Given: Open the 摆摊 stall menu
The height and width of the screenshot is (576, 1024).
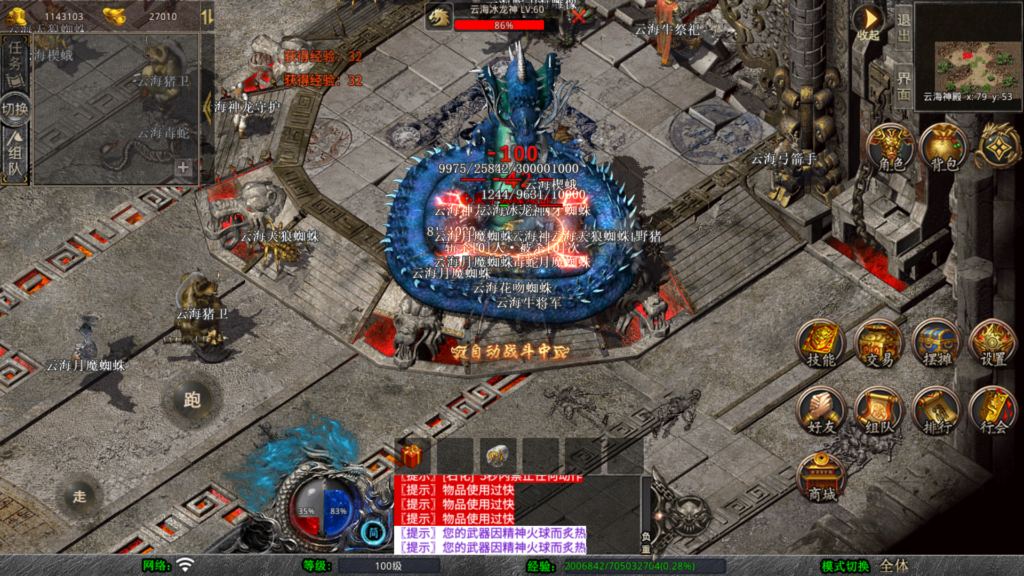Looking at the screenshot, I should click(937, 345).
